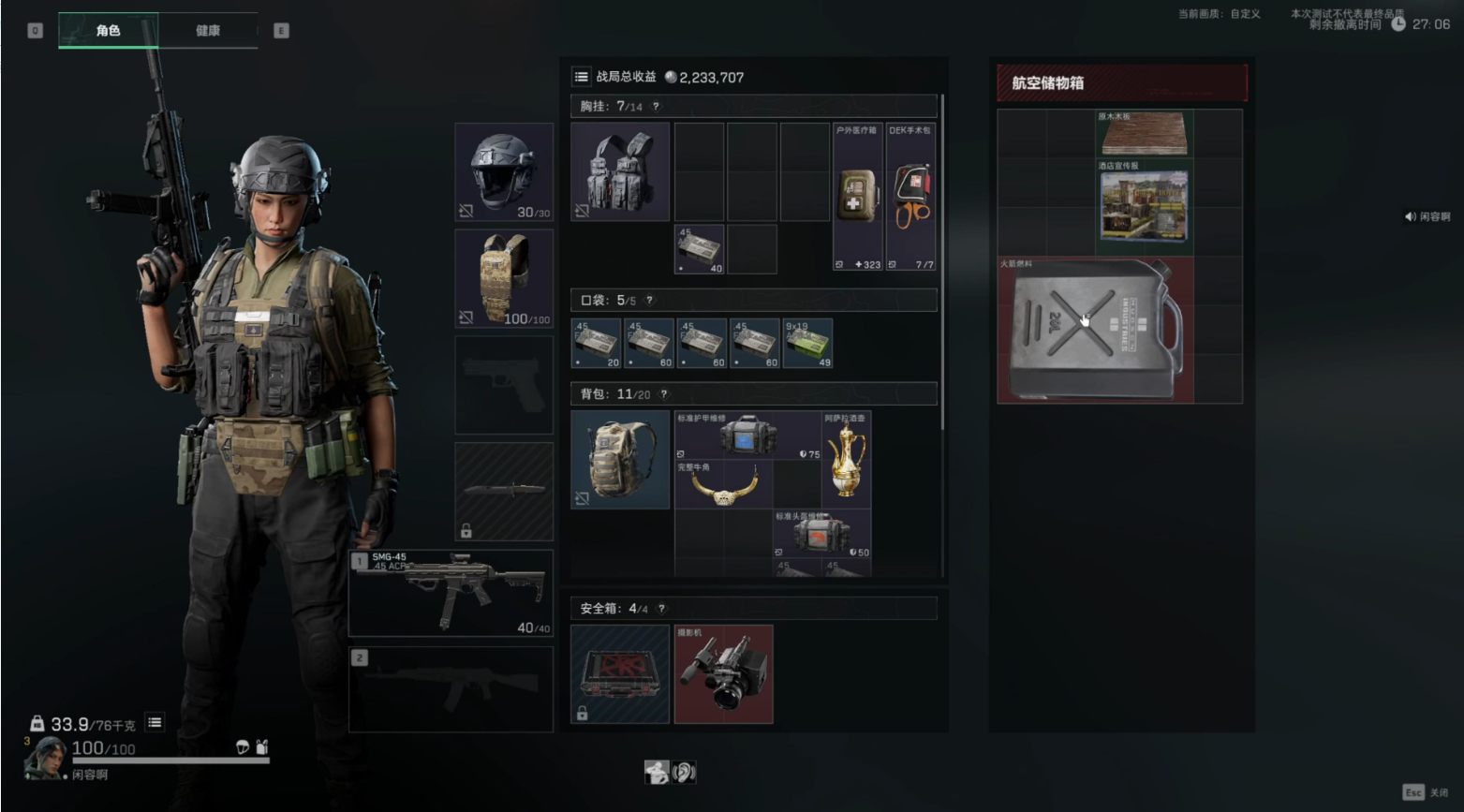Open the 战局总收益 list icon
Viewport: 1464px width, 812px height.
[582, 77]
